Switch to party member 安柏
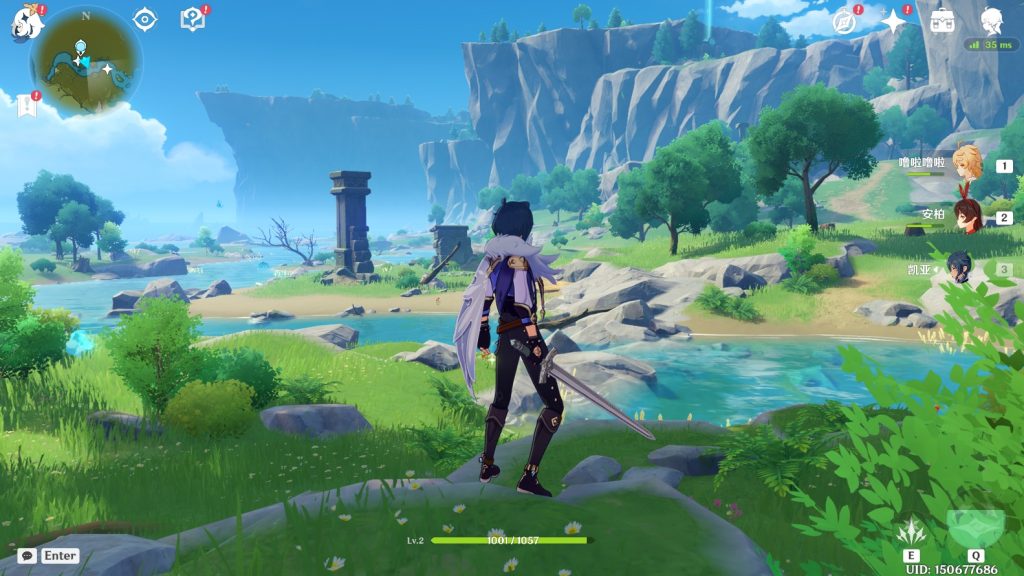The height and width of the screenshot is (576, 1024). (x=966, y=216)
